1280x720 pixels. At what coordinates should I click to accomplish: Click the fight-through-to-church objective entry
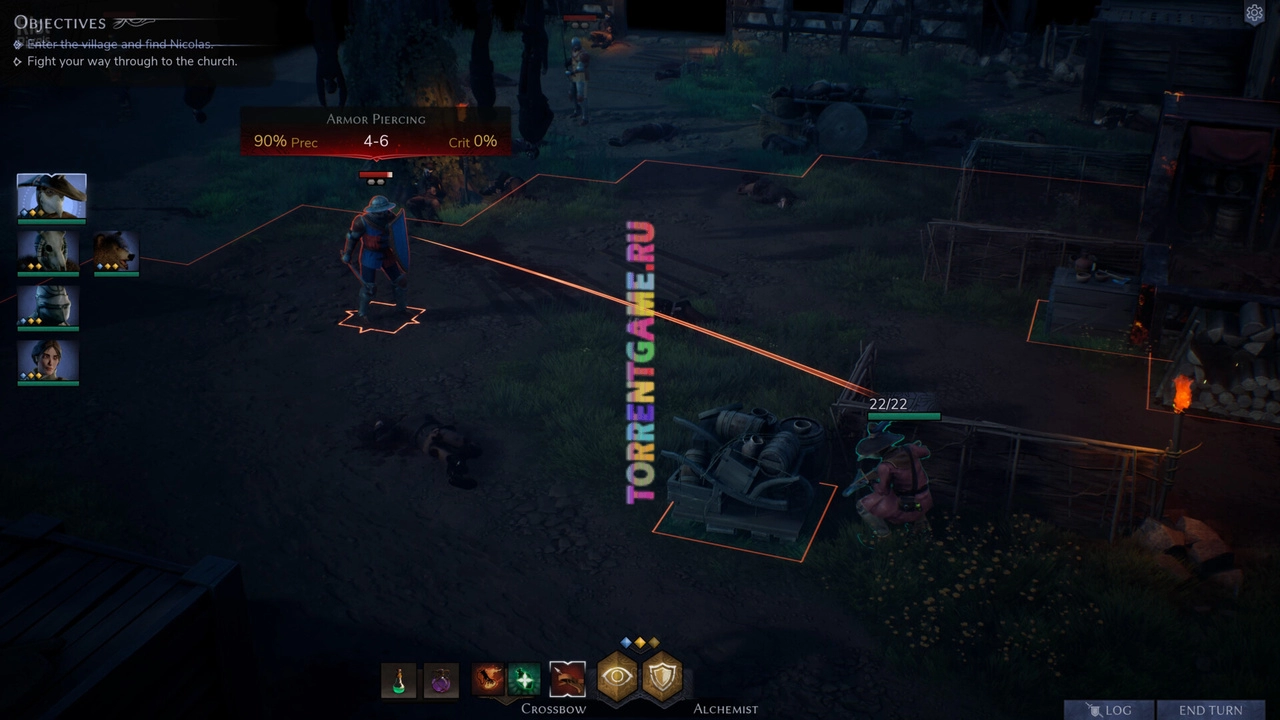(x=132, y=61)
